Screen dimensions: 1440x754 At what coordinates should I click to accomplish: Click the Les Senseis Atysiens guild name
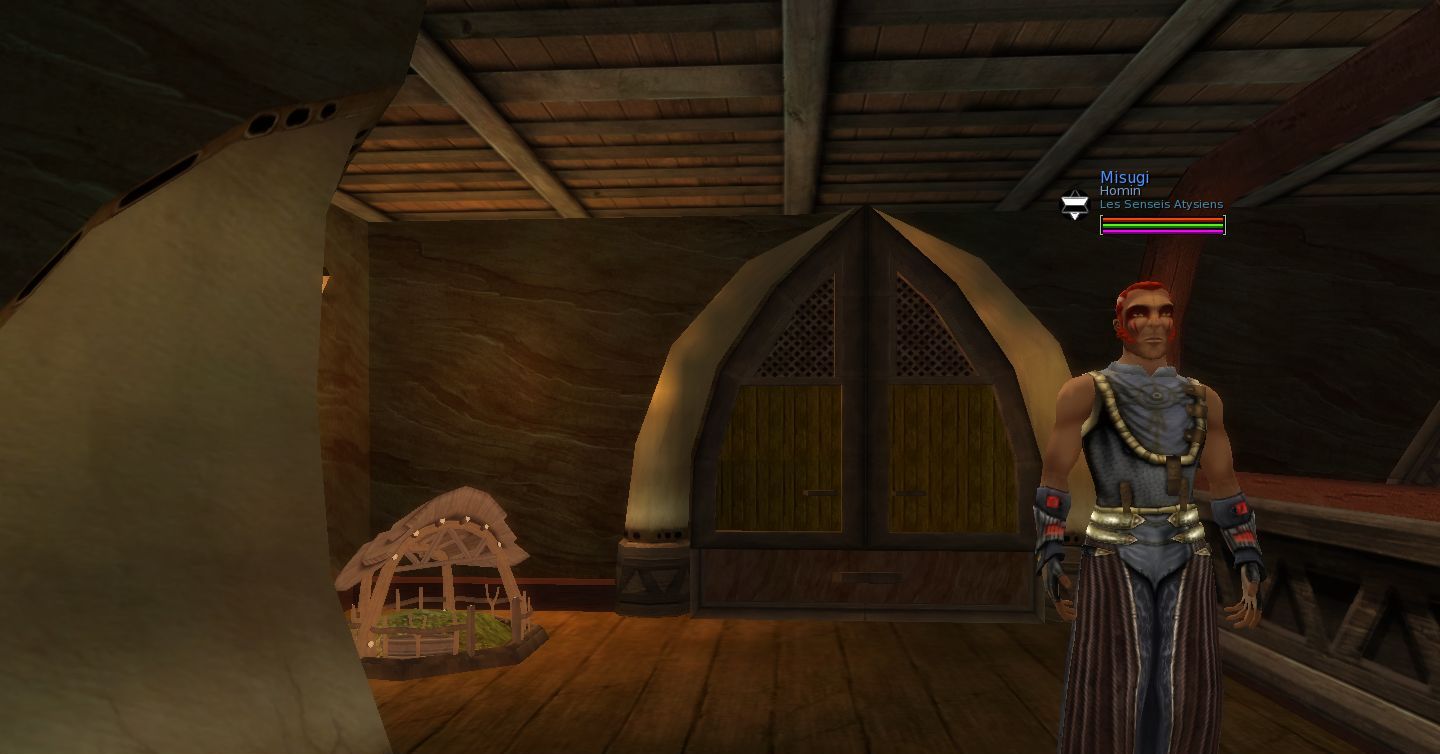coord(1161,204)
